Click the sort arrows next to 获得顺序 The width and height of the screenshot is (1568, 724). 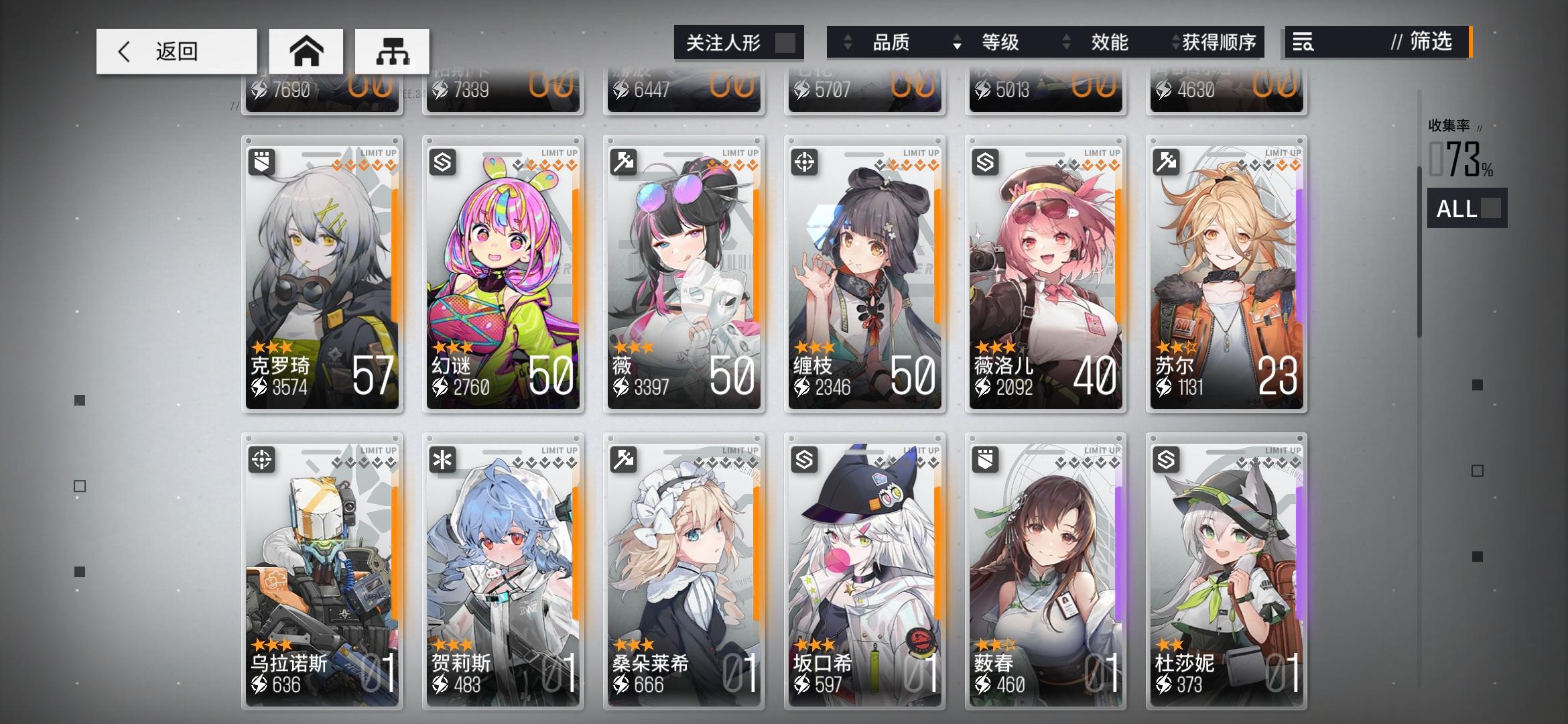(1174, 43)
